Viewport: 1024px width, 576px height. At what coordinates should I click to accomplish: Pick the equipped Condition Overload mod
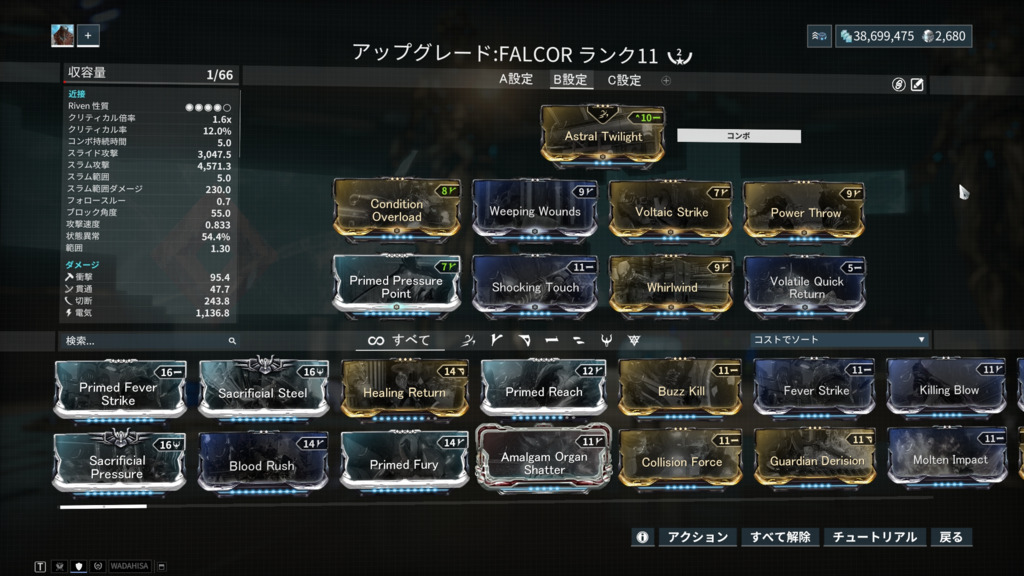pyautogui.click(x=396, y=210)
